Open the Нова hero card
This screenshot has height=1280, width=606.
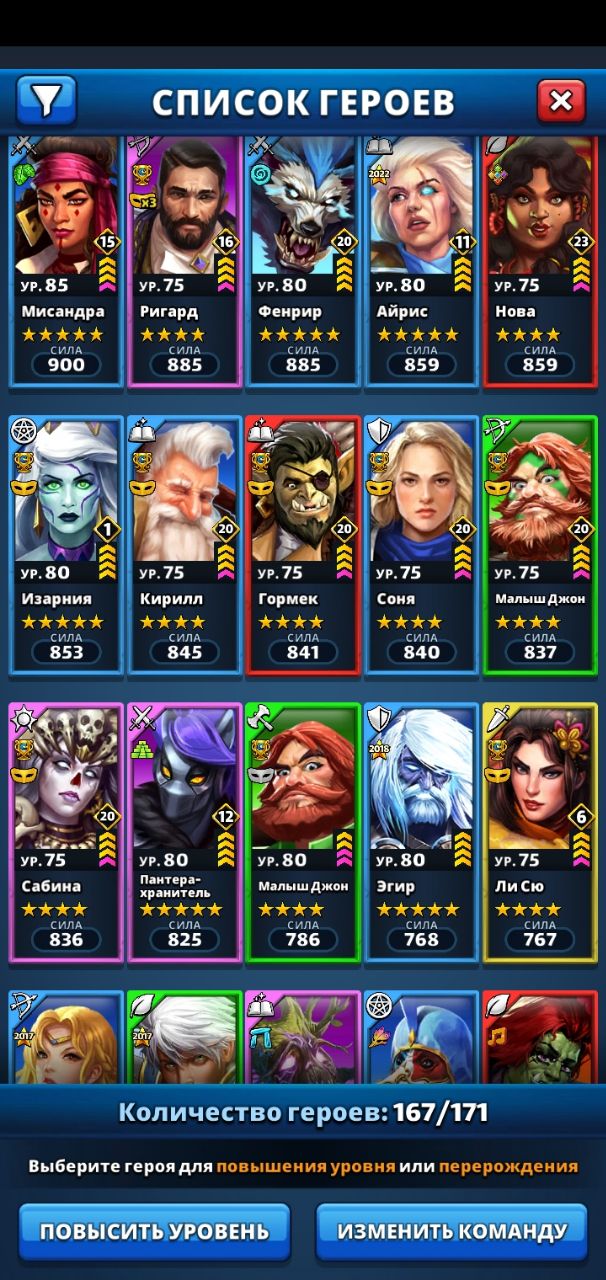[540, 260]
